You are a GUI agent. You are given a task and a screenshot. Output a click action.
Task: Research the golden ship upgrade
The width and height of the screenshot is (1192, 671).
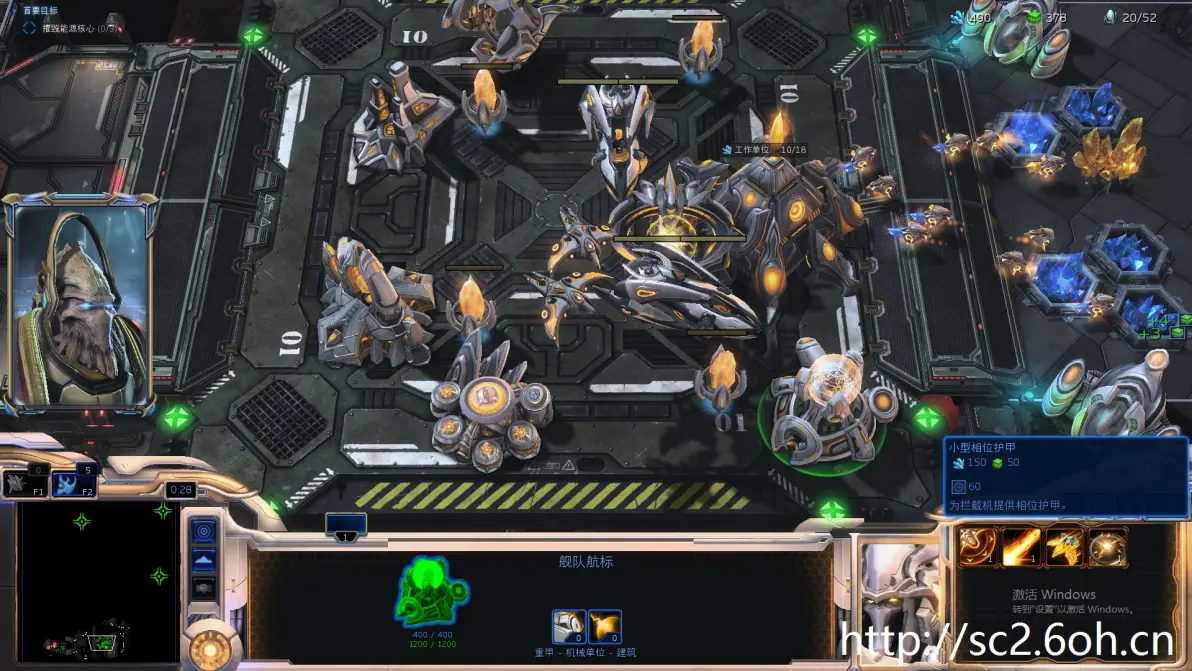pos(1064,547)
